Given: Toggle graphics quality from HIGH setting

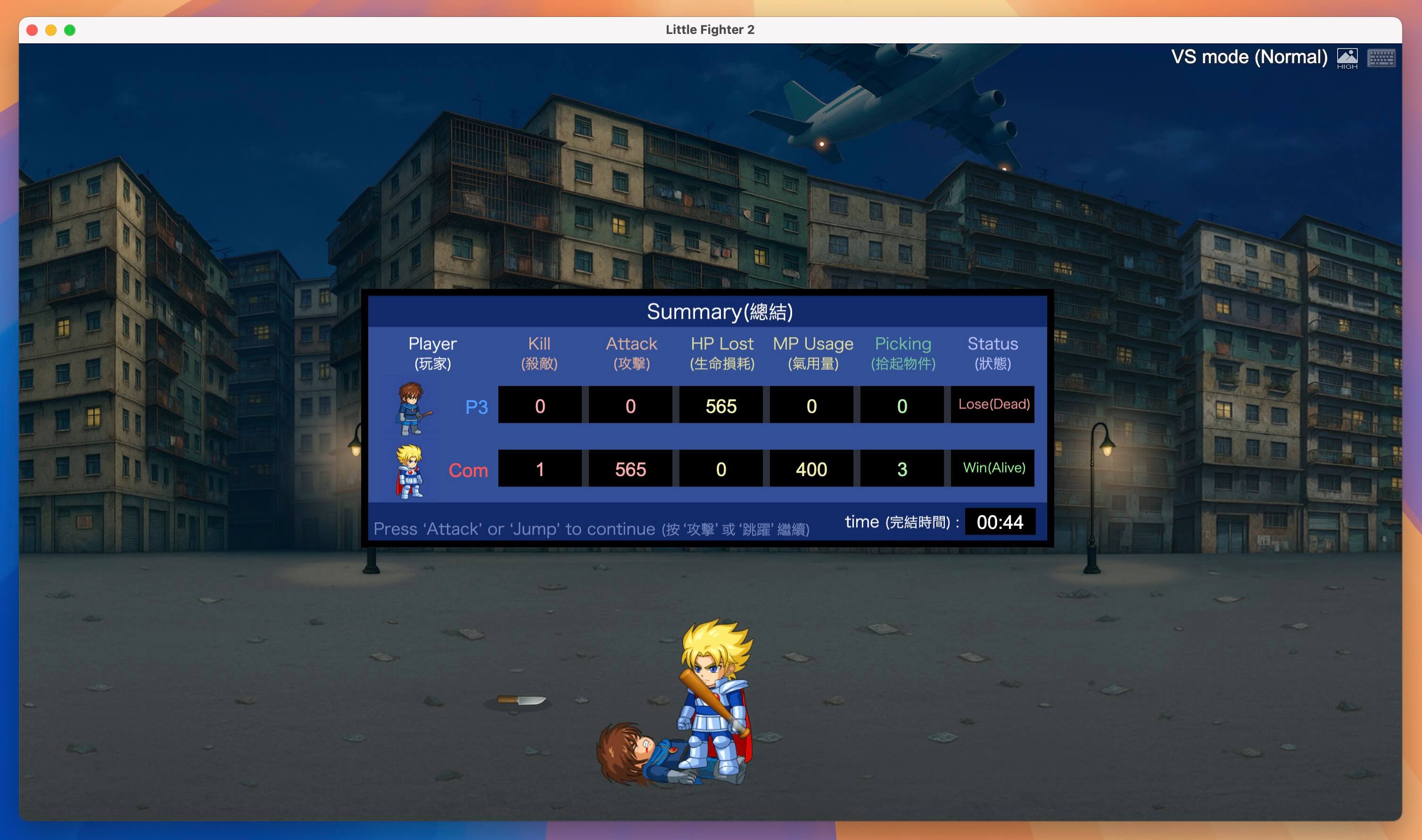Looking at the screenshot, I should point(1348,57).
